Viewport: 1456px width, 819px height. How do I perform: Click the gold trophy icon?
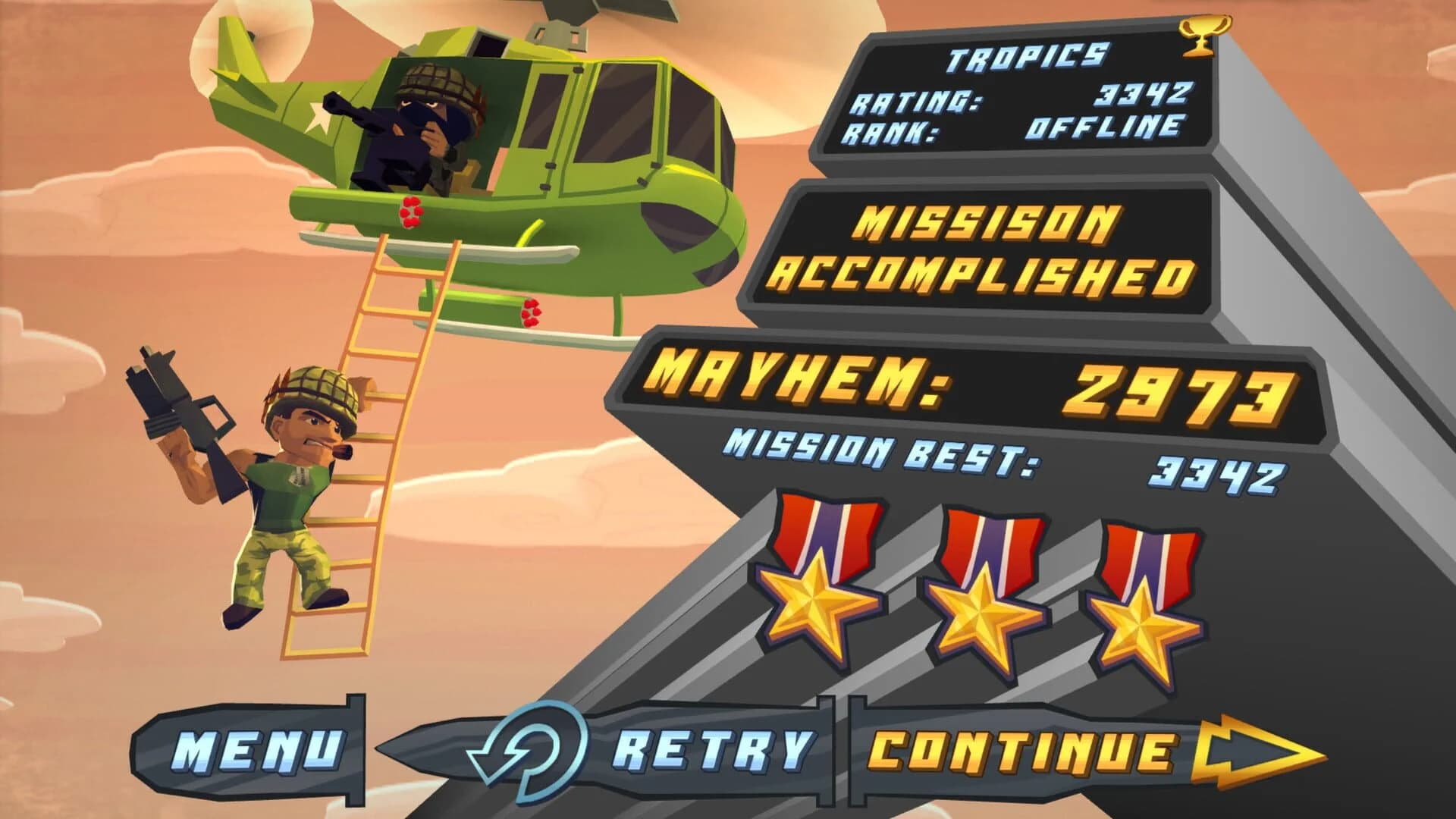pos(1206,36)
